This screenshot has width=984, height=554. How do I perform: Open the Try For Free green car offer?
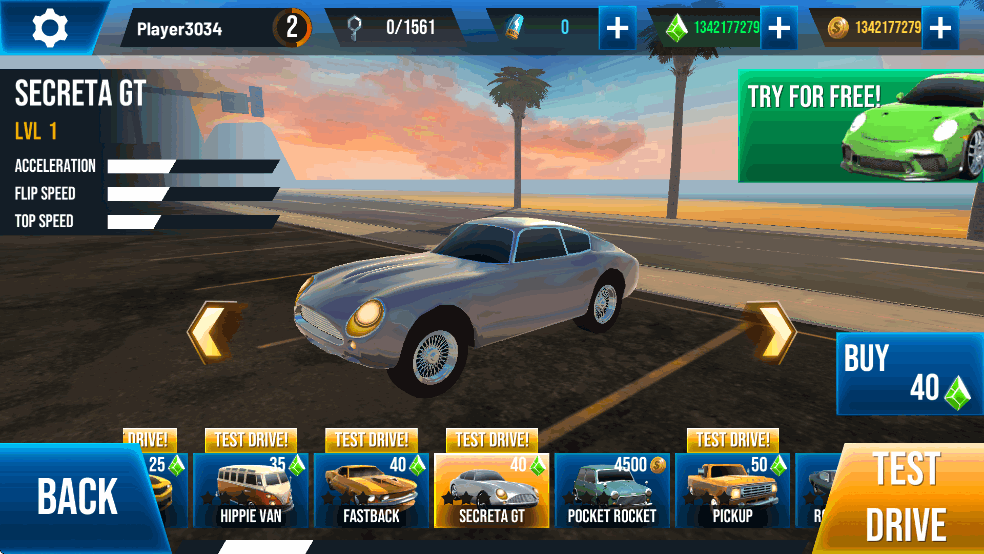point(860,126)
